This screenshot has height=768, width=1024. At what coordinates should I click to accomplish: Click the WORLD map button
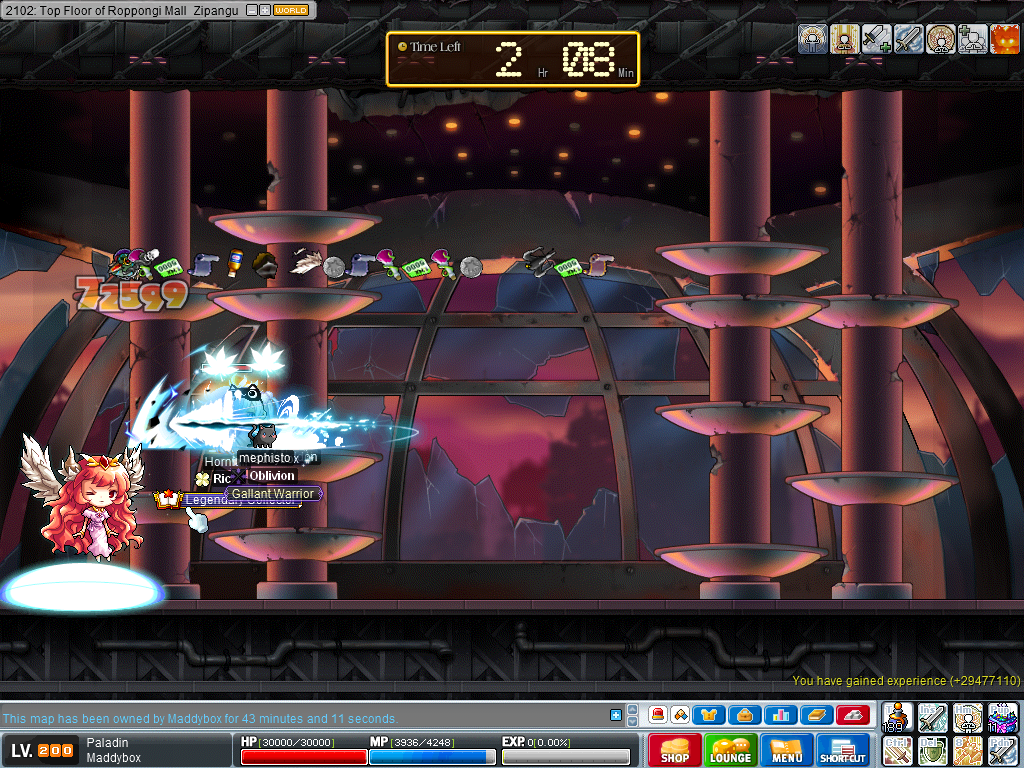click(x=291, y=10)
